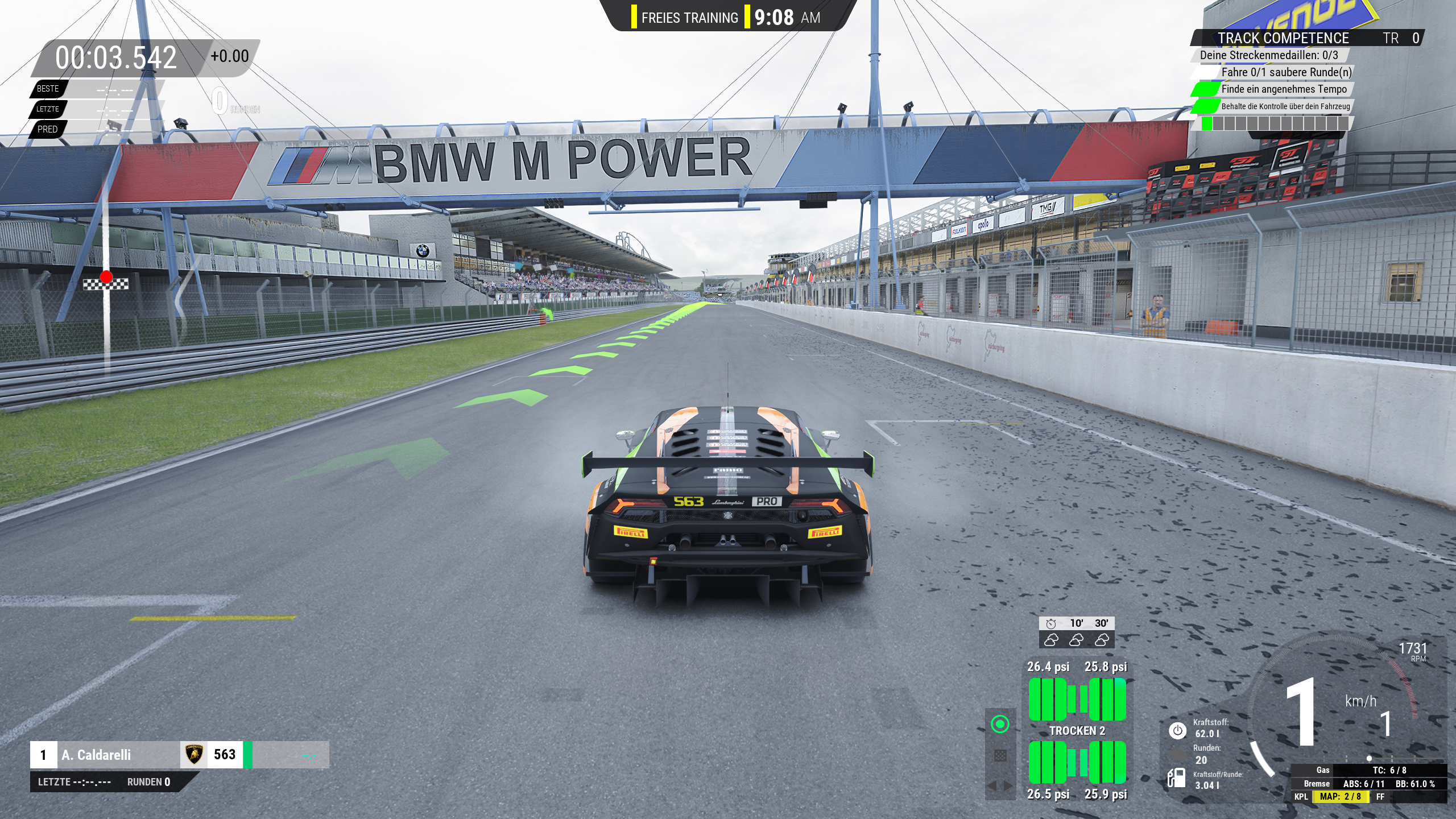Click the checkered flag track progress marker
The height and width of the screenshot is (819, 1456).
106,283
